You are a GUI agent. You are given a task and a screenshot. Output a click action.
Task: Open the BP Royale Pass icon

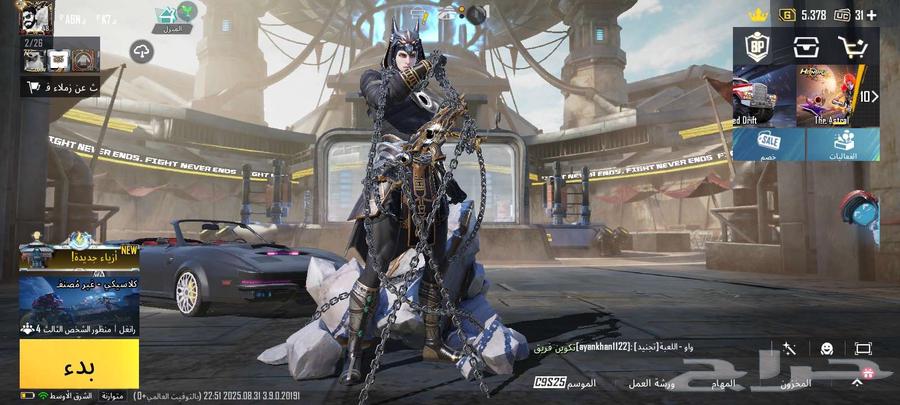(x=757, y=46)
